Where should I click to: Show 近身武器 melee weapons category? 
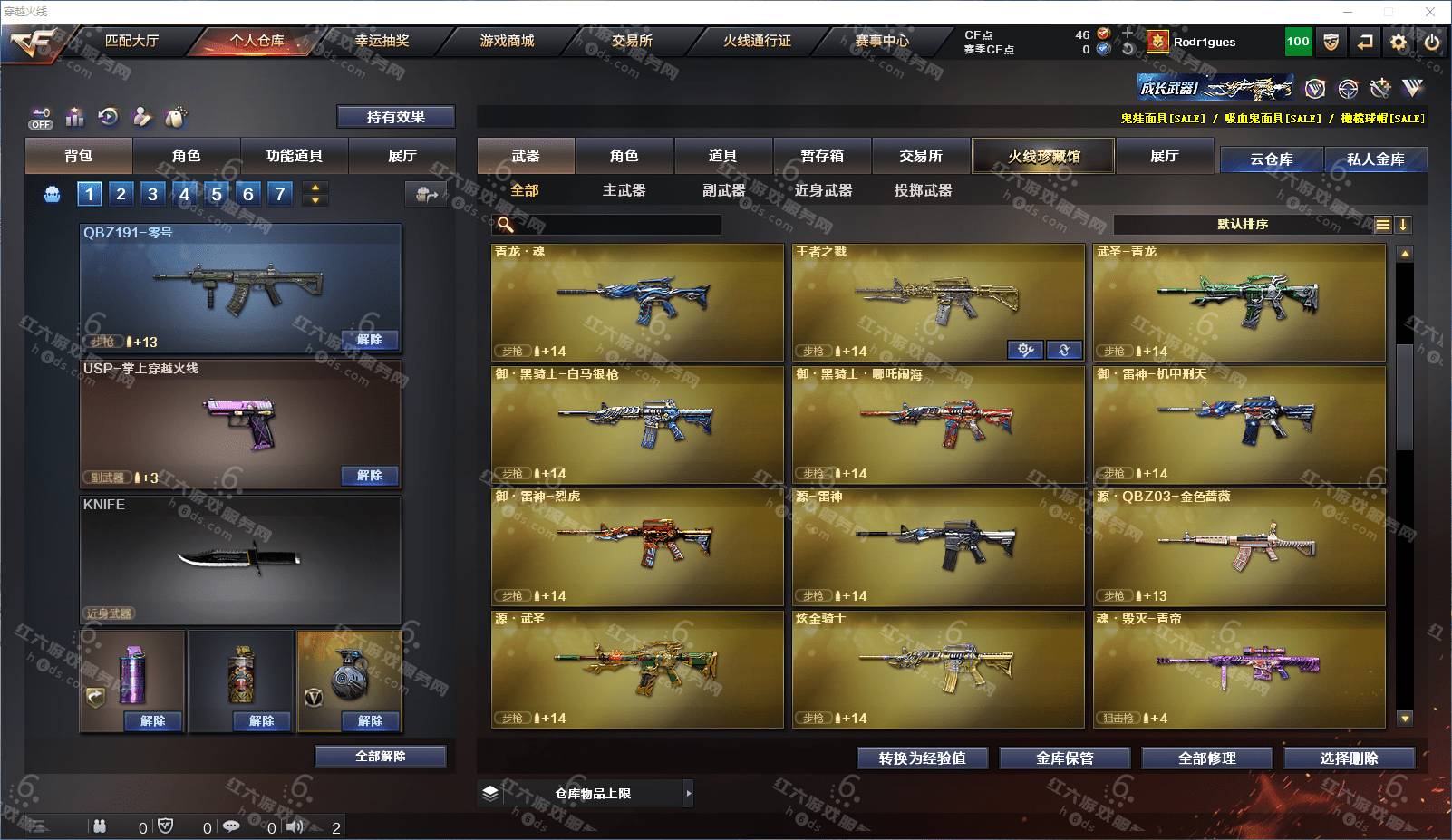(823, 190)
